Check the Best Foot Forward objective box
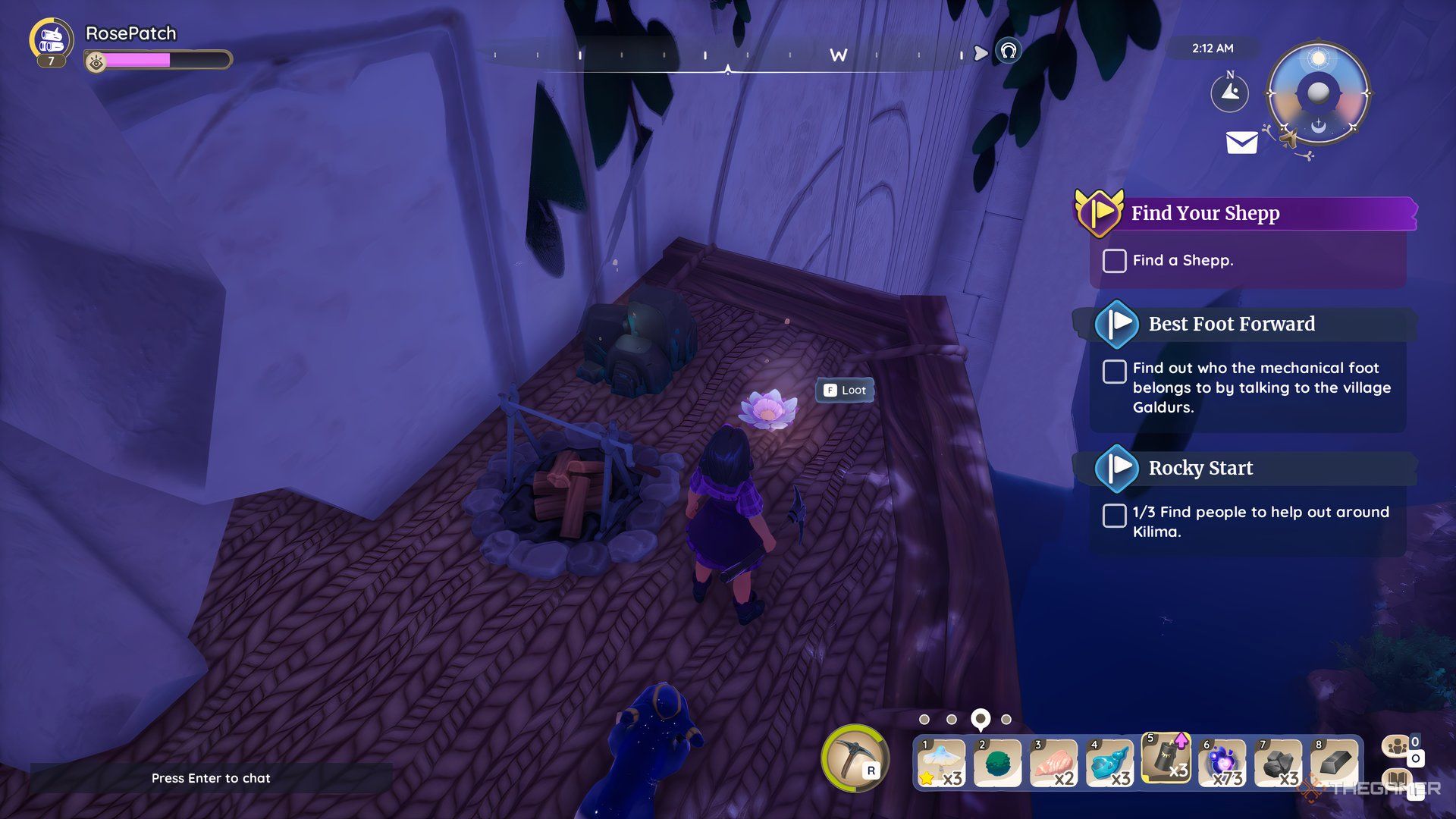Screen dimensions: 1456x819 (1113, 371)
